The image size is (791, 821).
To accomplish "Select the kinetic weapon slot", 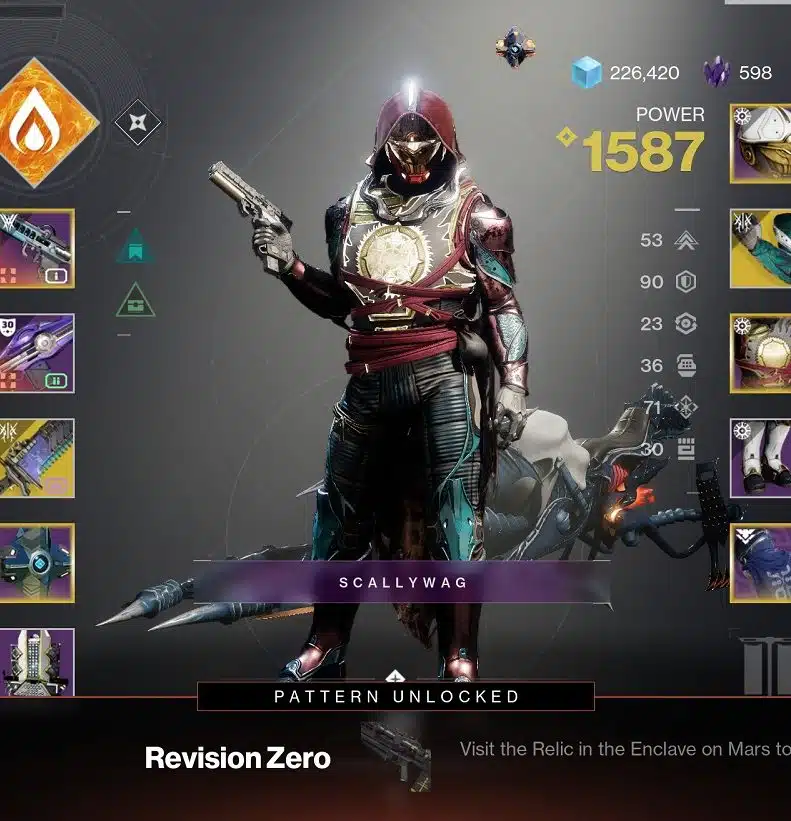I will pyautogui.click(x=36, y=248).
